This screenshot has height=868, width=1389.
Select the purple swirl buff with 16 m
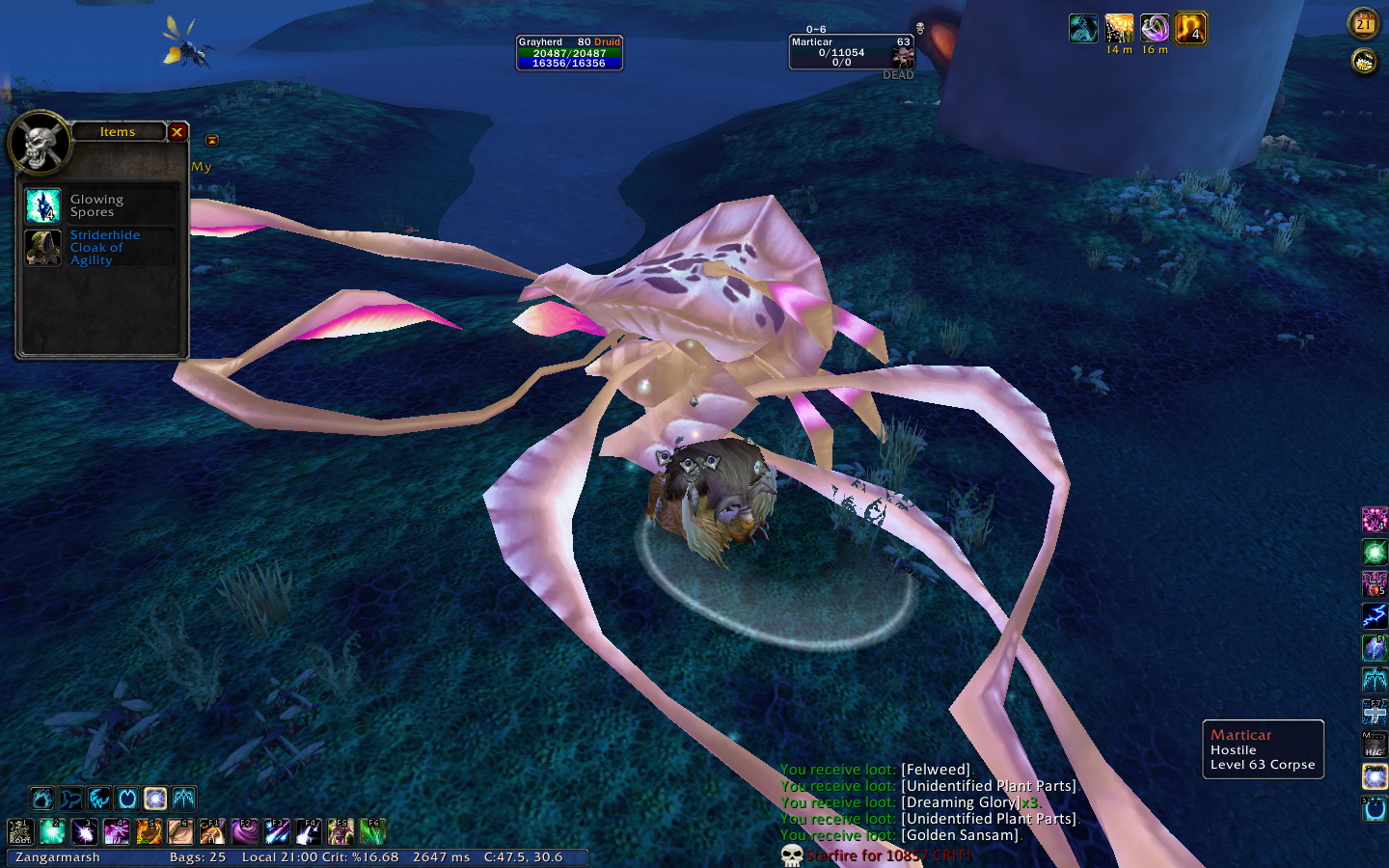[x=1155, y=29]
